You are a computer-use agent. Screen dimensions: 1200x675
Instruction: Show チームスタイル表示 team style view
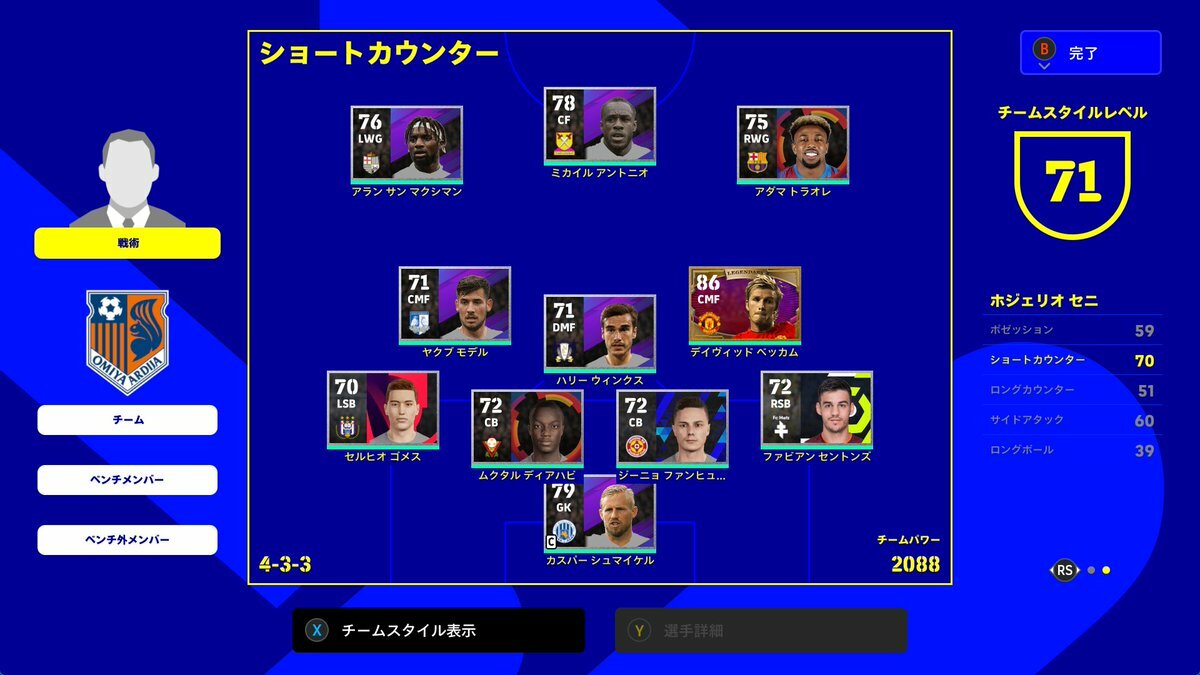438,631
